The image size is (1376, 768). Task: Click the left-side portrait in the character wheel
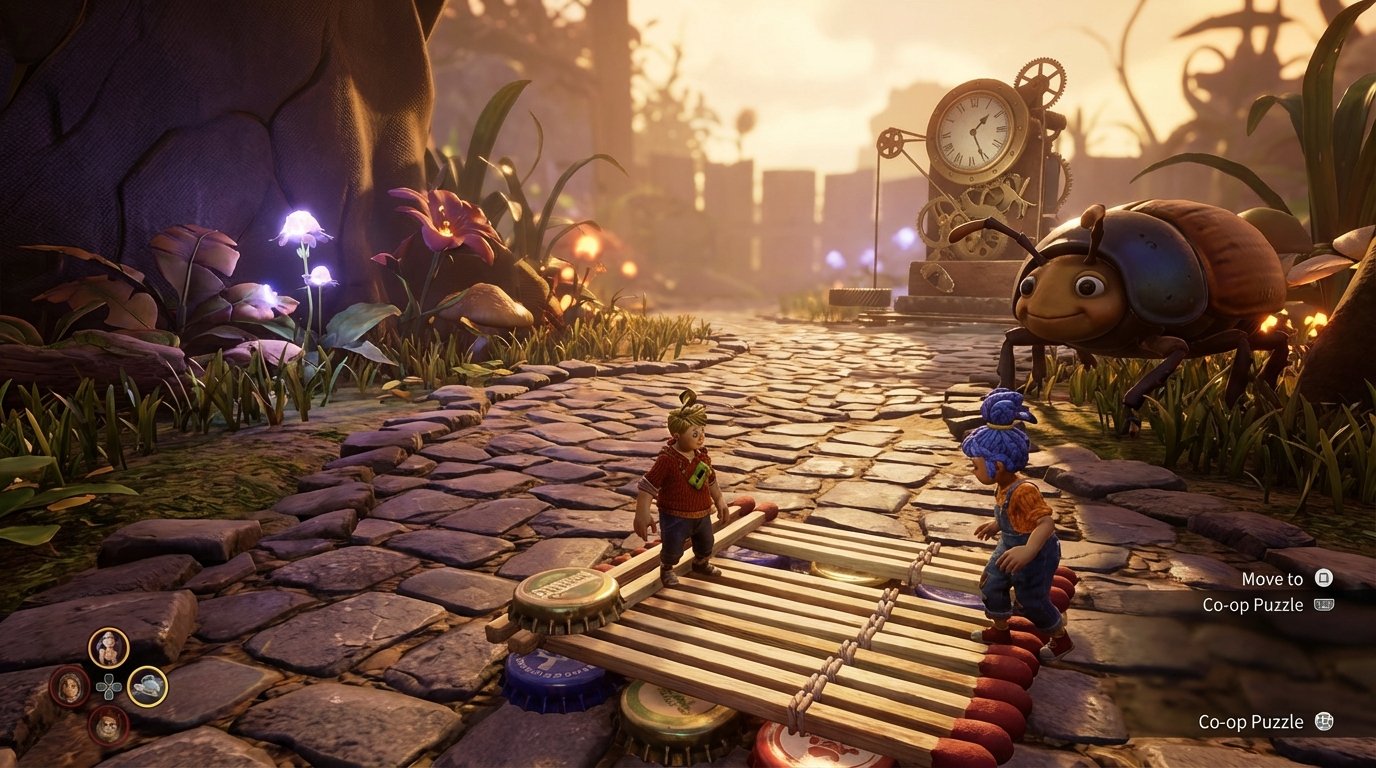click(x=68, y=686)
